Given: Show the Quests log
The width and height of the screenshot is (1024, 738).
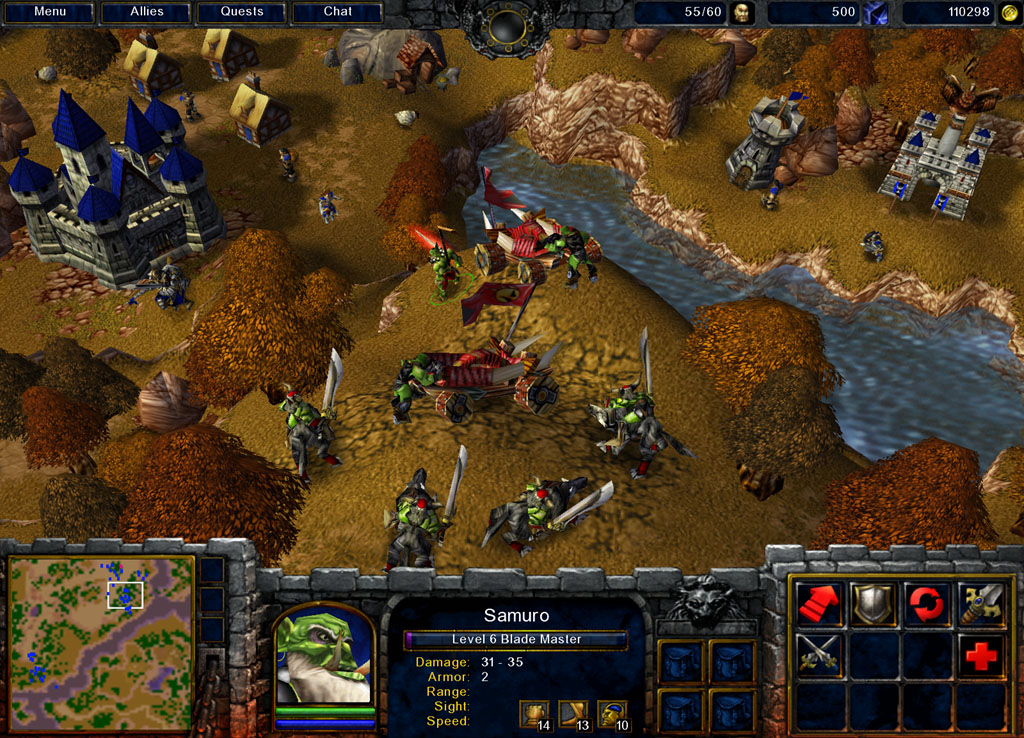Looking at the screenshot, I should click(242, 12).
